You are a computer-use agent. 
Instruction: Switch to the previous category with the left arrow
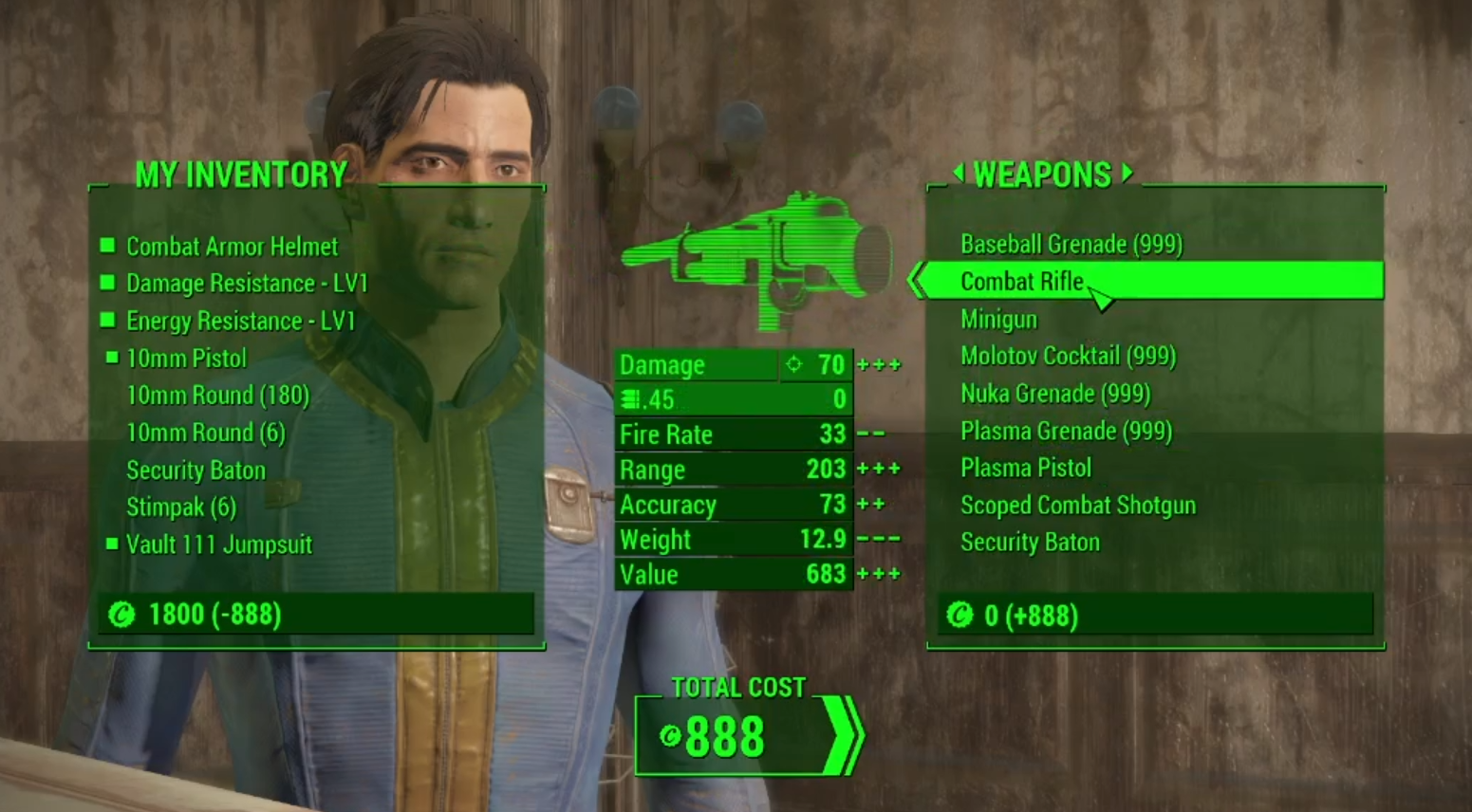click(958, 174)
